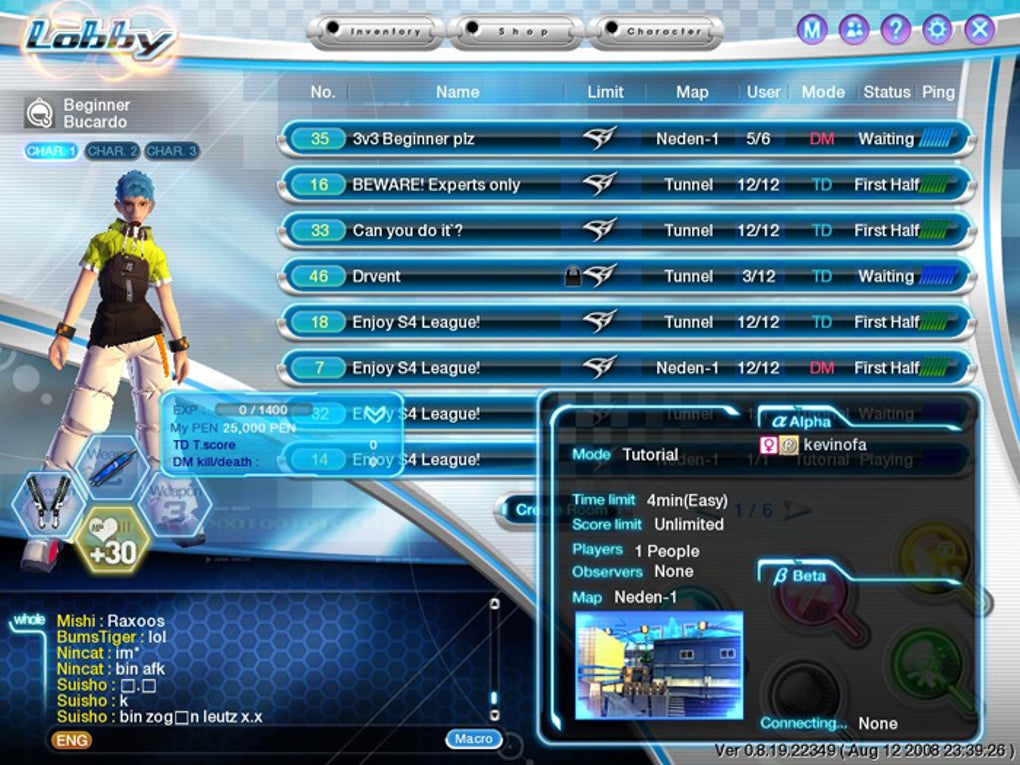Close the lobby with the X button
Screen dimensions: 1020x765
(x=980, y=30)
